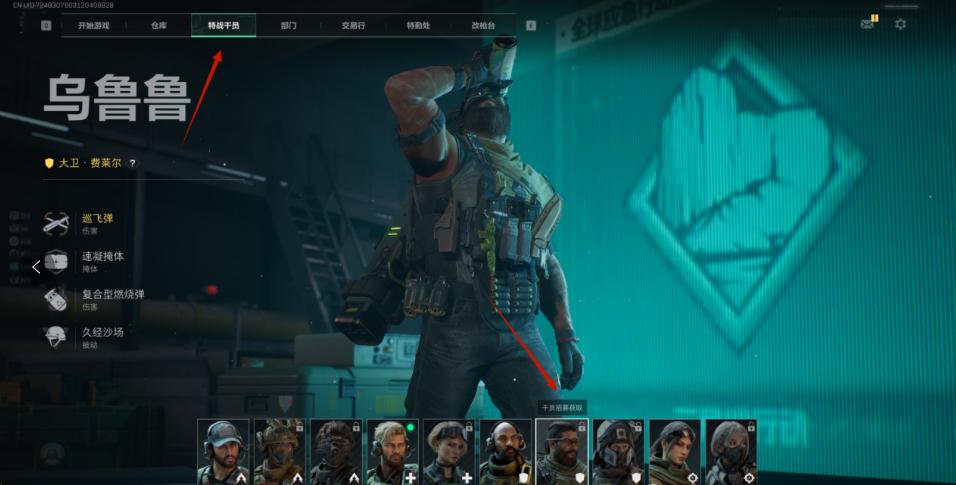Image resolution: width=956 pixels, height=485 pixels.
Task: Click the question mark beside 大卫·费莱尔
Action: 132,163
